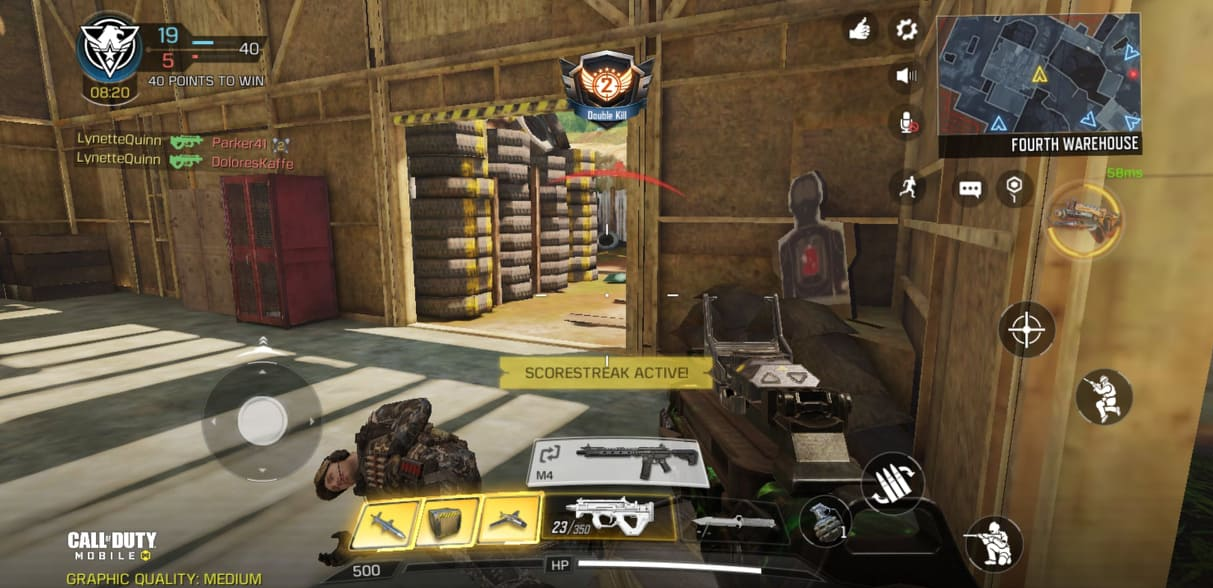Tap the thumbs-up like button
The width and height of the screenshot is (1213, 588).
tap(859, 29)
